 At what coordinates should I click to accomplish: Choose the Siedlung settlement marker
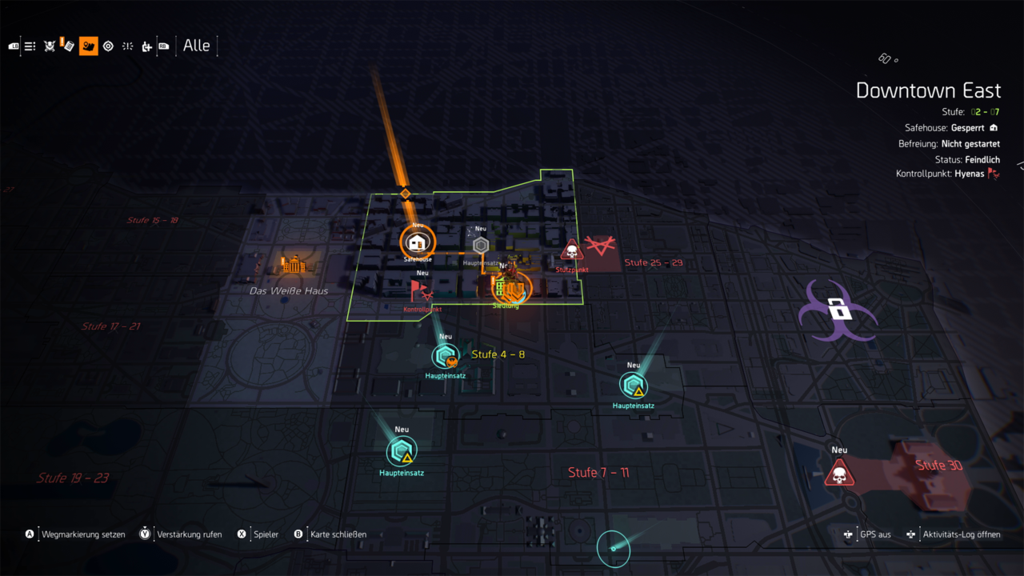(510, 289)
